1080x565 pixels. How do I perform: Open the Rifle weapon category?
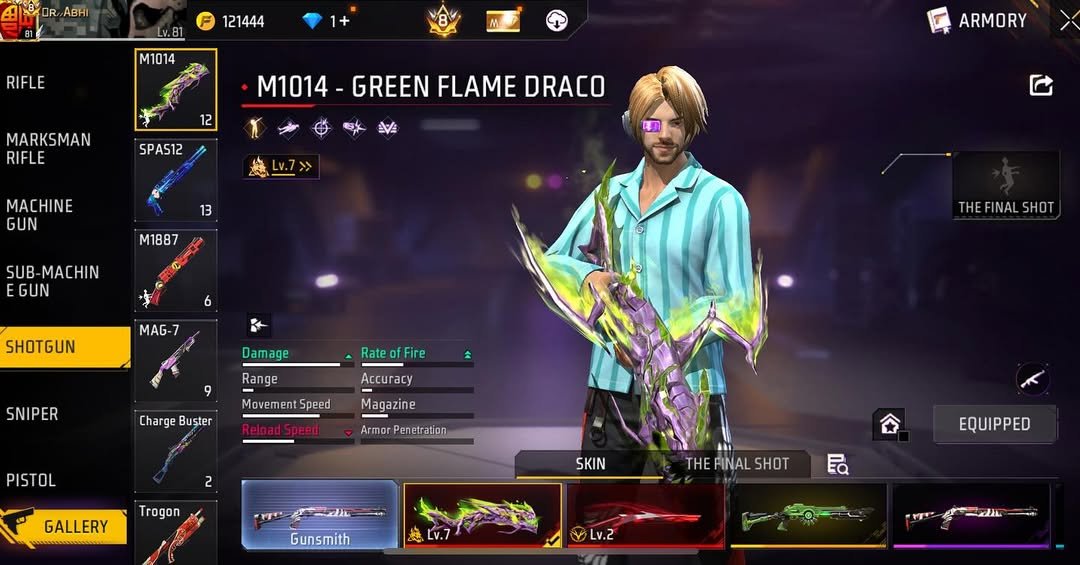(x=26, y=83)
